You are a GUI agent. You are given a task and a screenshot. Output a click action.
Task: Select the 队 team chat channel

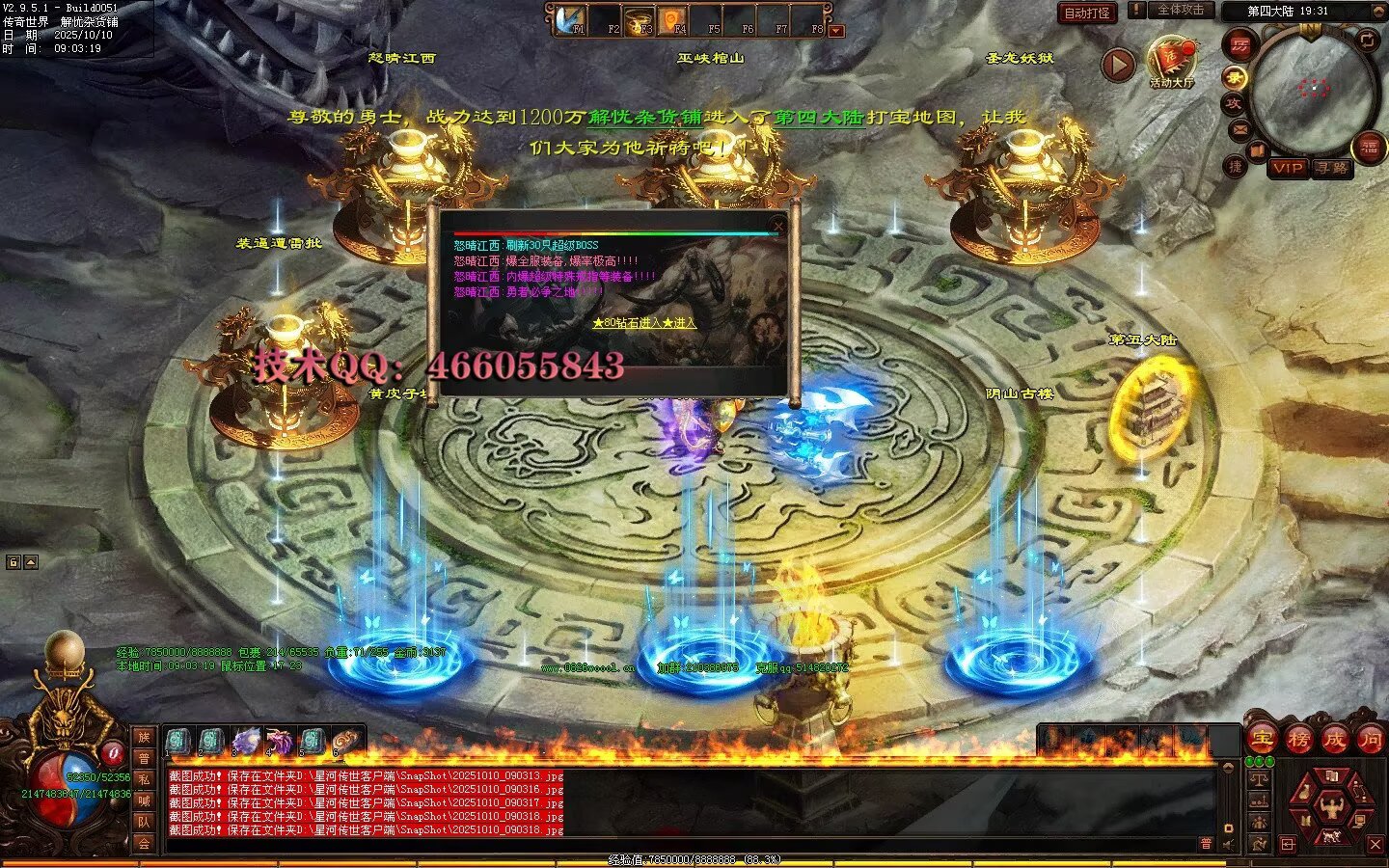pyautogui.click(x=144, y=822)
